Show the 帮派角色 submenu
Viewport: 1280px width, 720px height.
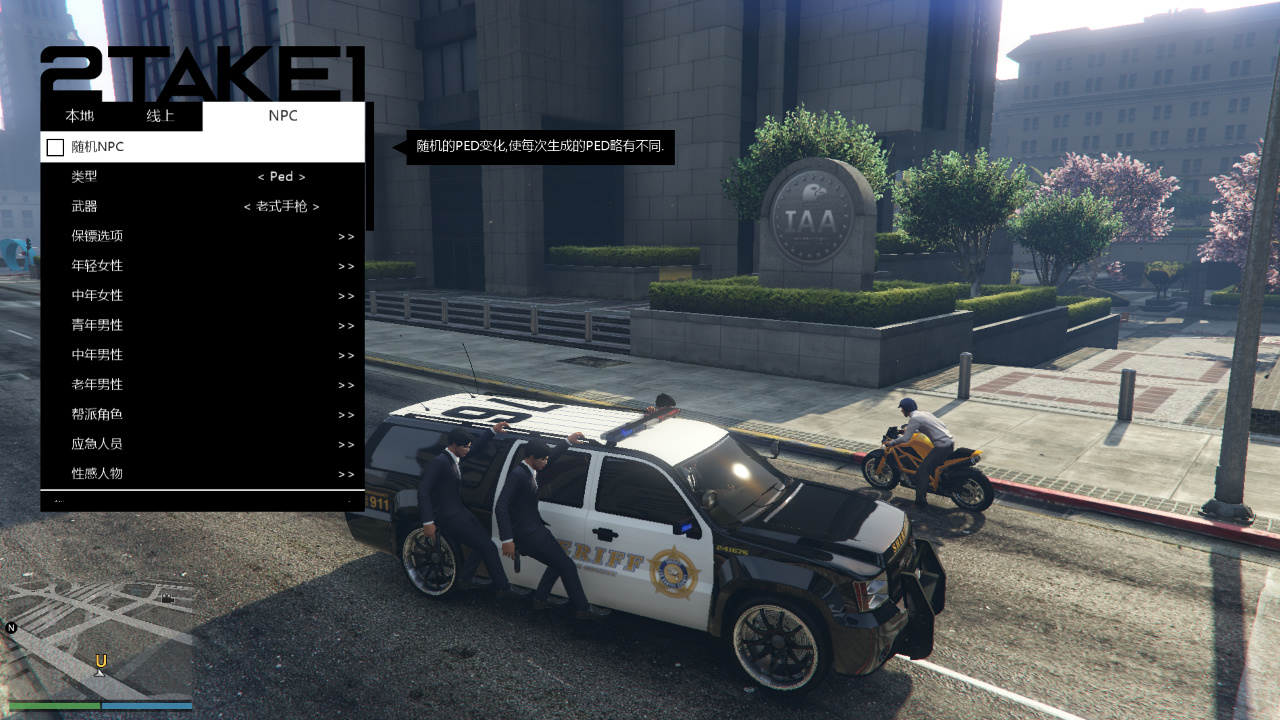click(x=202, y=415)
